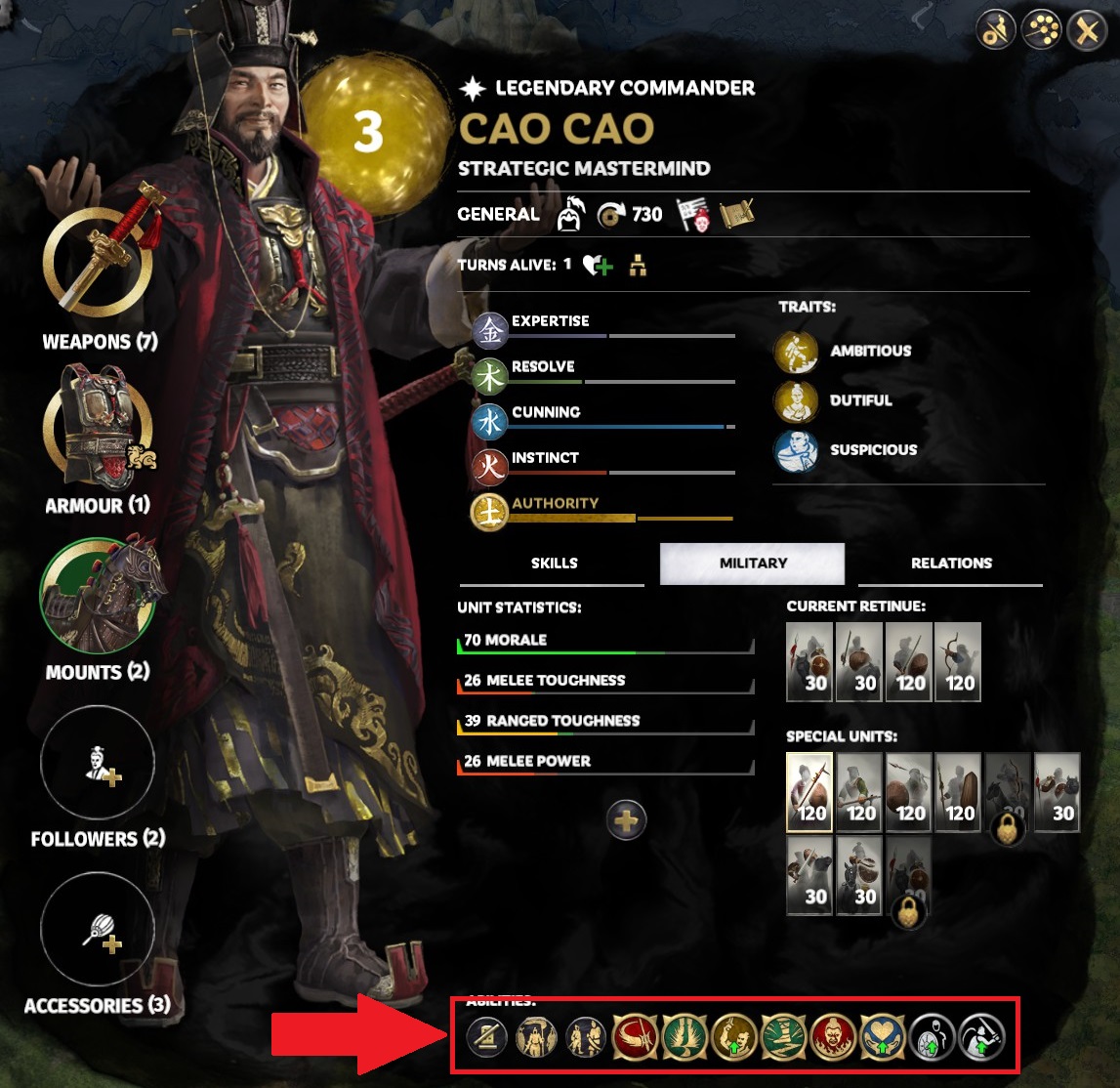
Task: Click the archer unit in Current Retinue
Action: tap(957, 662)
